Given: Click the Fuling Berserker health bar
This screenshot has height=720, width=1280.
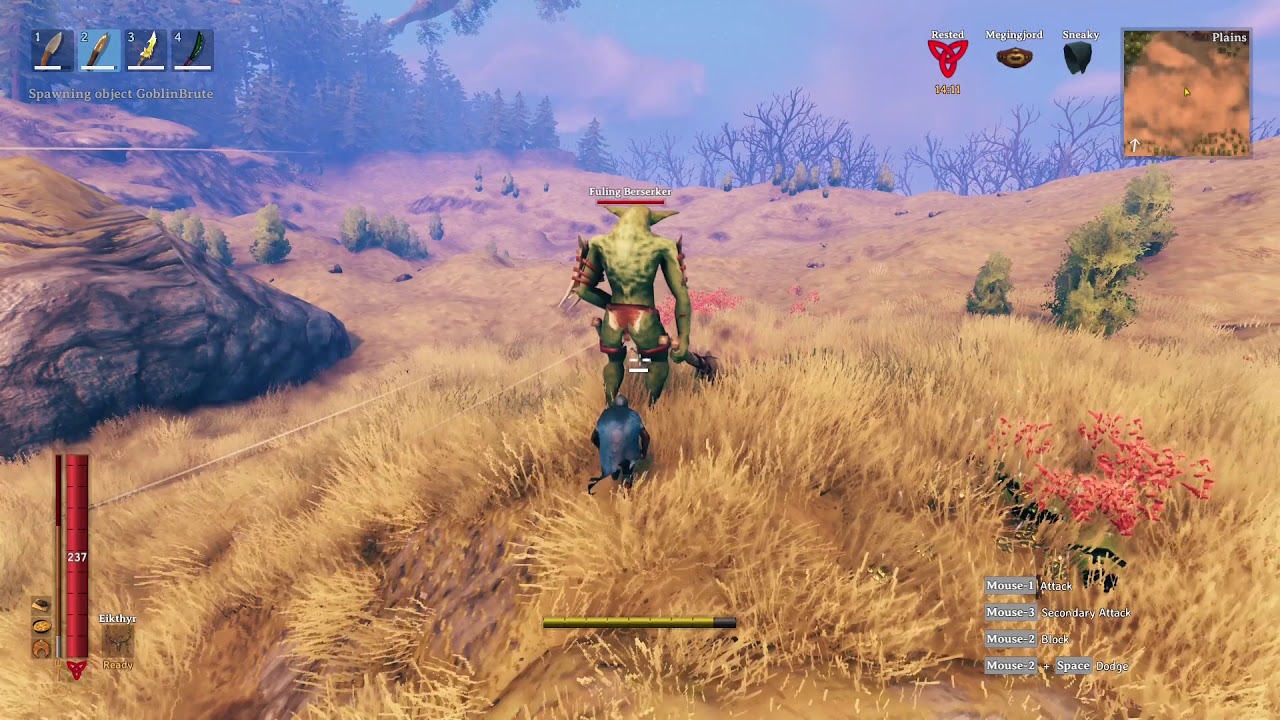Looking at the screenshot, I should [629, 202].
